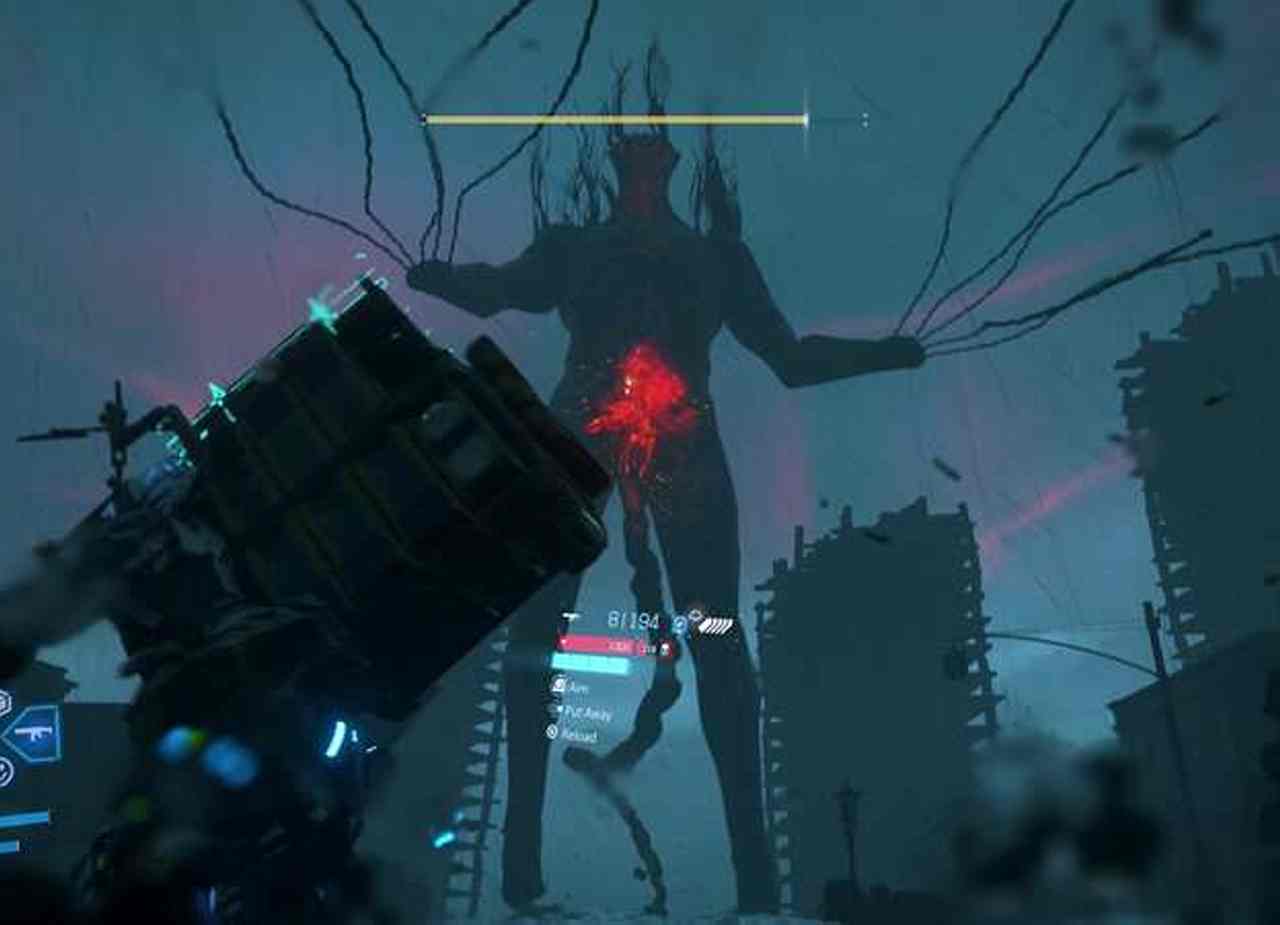1280x925 pixels.
Task: Click the hexagon icon above the rifle slot
Action: [x=4, y=702]
